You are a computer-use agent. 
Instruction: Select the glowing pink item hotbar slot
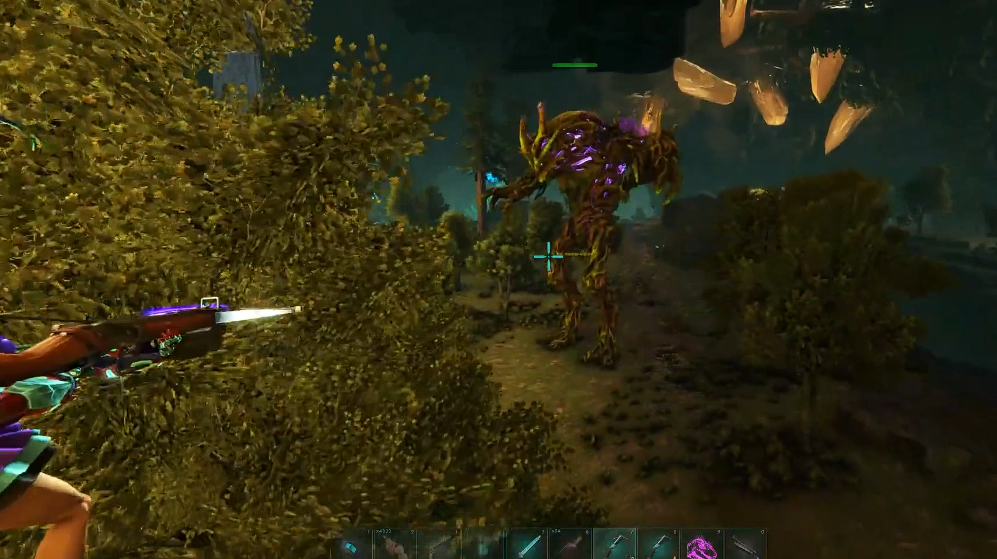click(701, 545)
